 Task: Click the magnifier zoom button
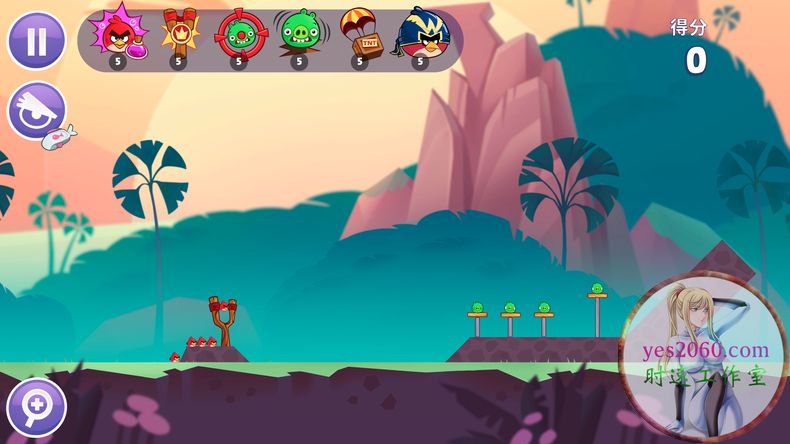(x=36, y=407)
